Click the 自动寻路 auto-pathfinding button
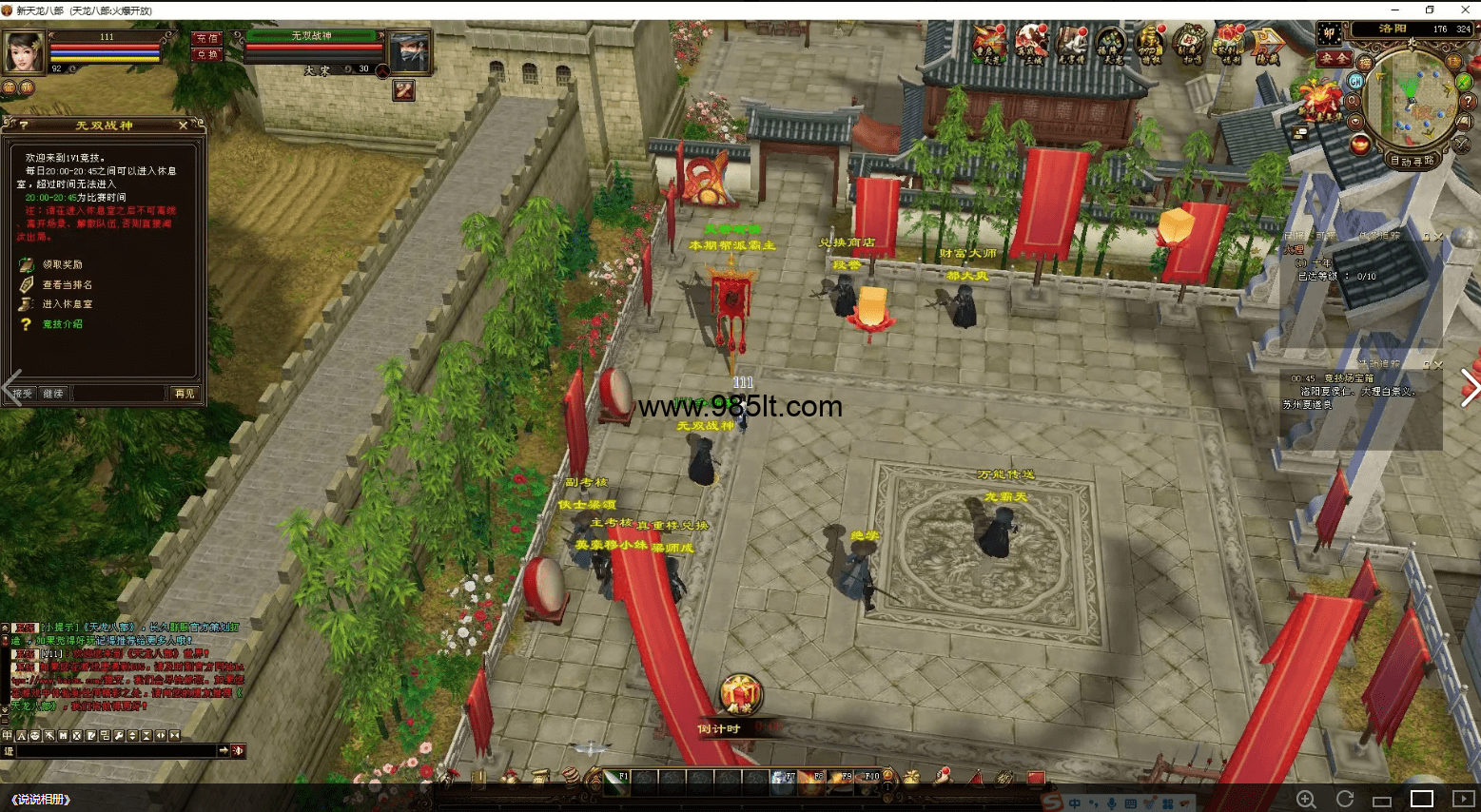This screenshot has width=1481, height=812. point(1412,161)
